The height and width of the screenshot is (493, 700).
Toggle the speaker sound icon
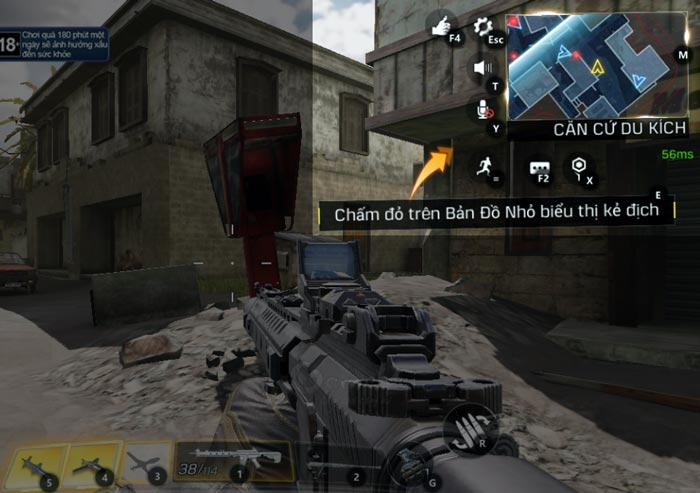coord(483,68)
